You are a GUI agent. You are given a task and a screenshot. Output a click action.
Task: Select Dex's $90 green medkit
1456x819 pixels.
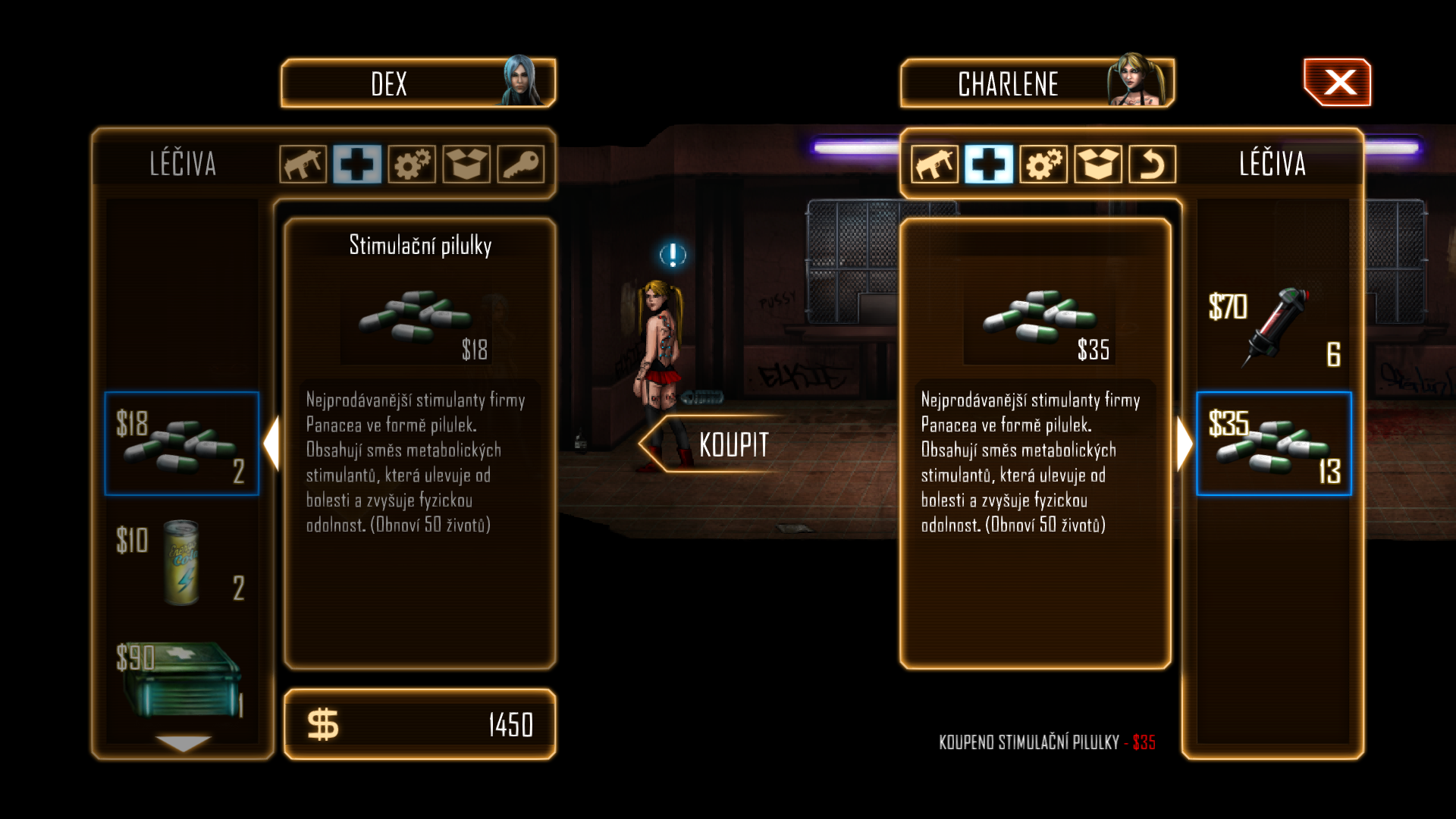point(182,679)
